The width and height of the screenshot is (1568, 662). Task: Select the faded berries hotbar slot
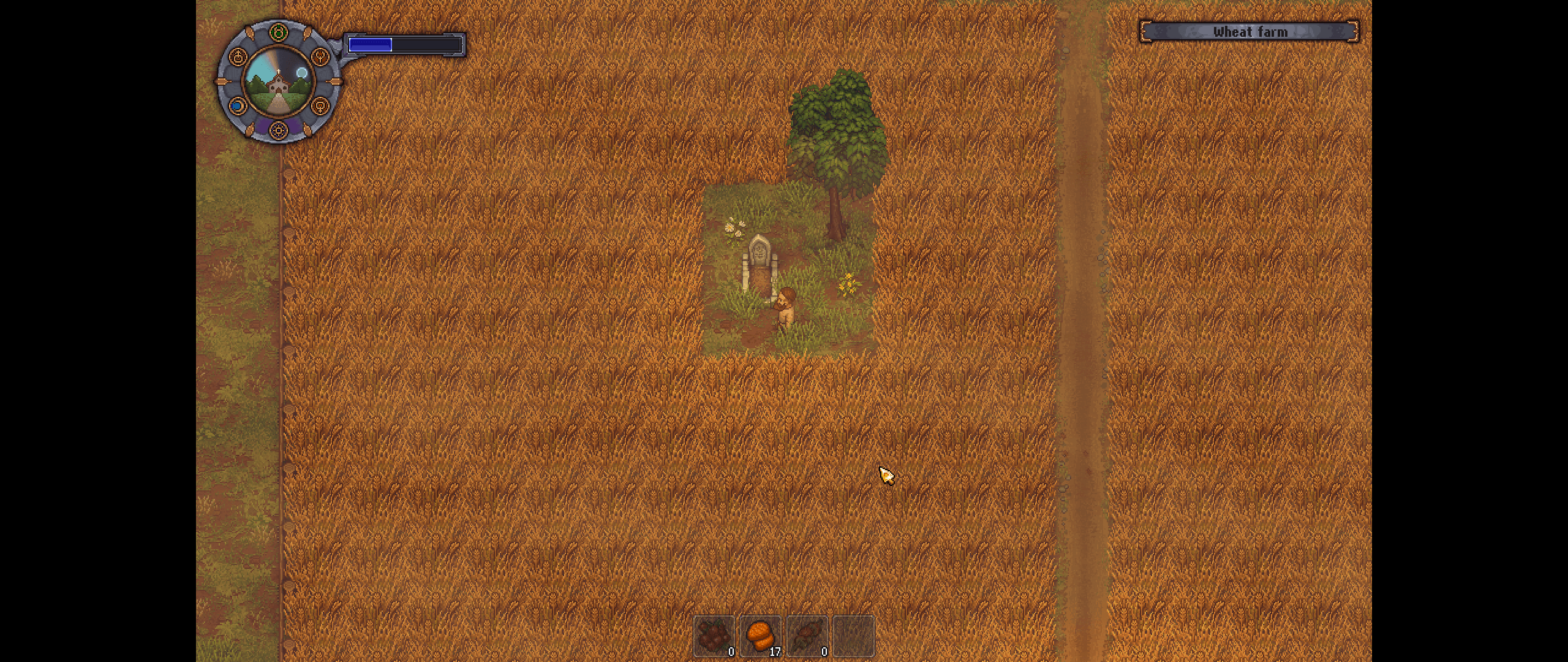pyautogui.click(x=714, y=636)
